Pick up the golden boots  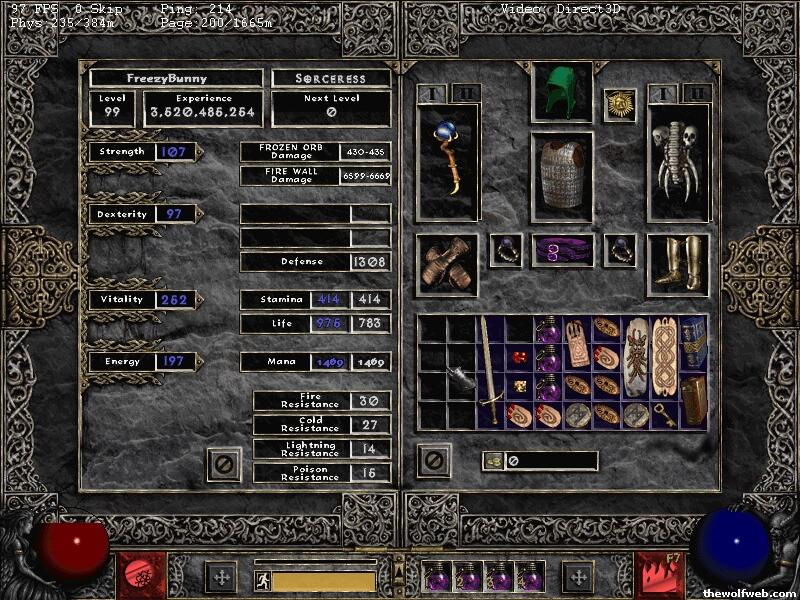[677, 264]
